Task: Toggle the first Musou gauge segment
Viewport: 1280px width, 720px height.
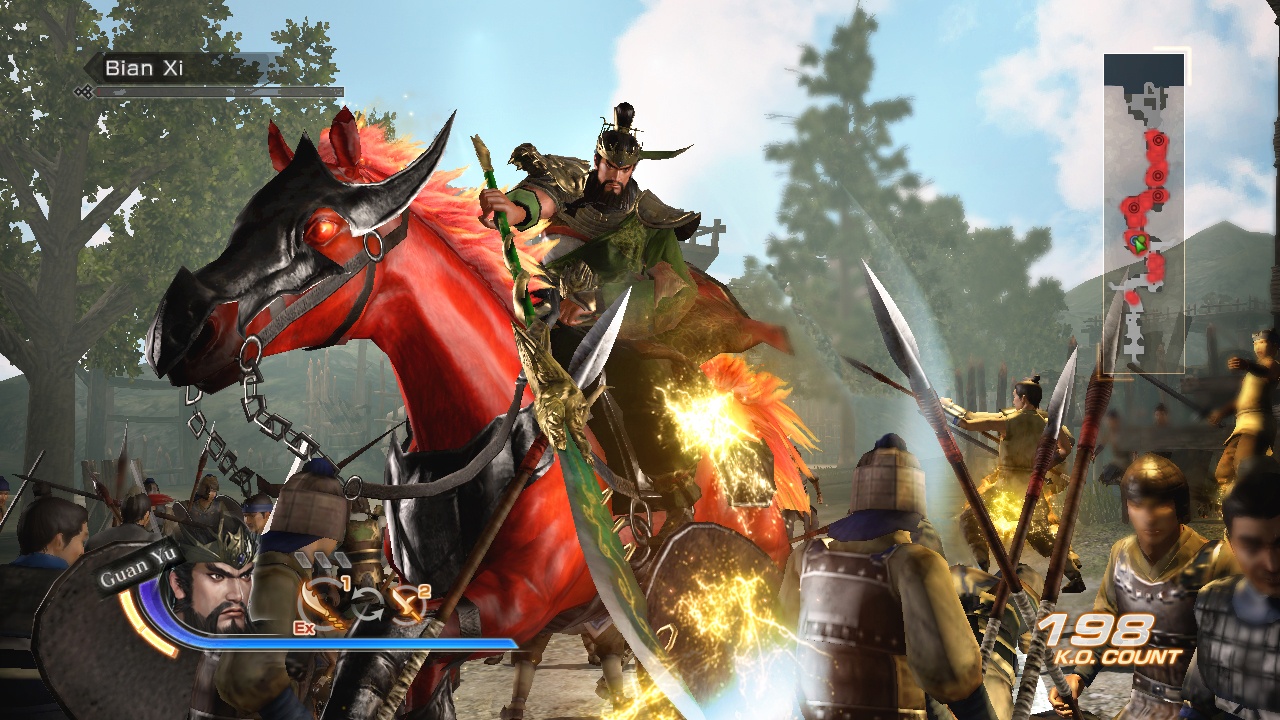Action: pyautogui.click(x=304, y=558)
